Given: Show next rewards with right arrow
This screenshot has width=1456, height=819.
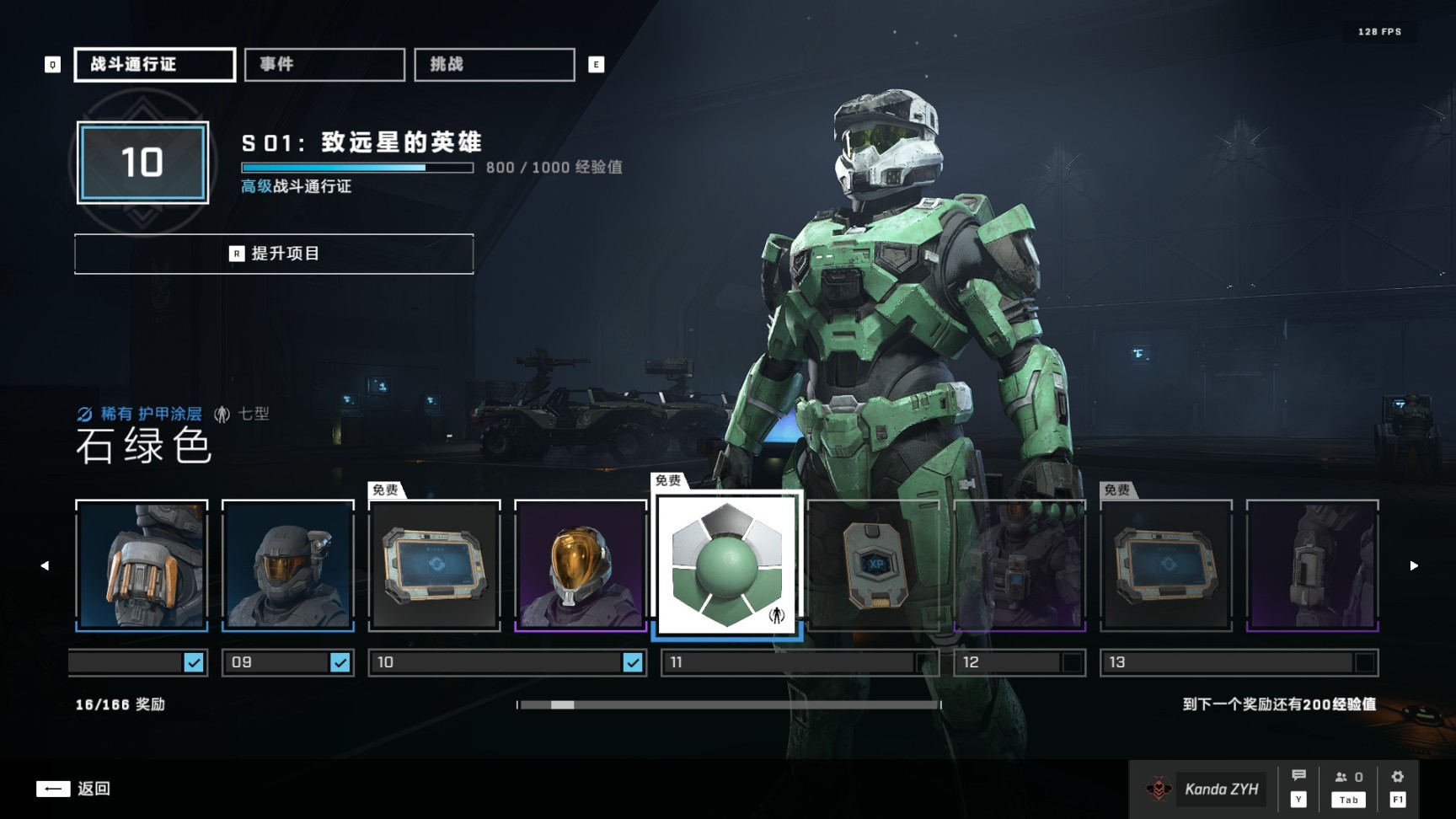Looking at the screenshot, I should (x=1414, y=565).
